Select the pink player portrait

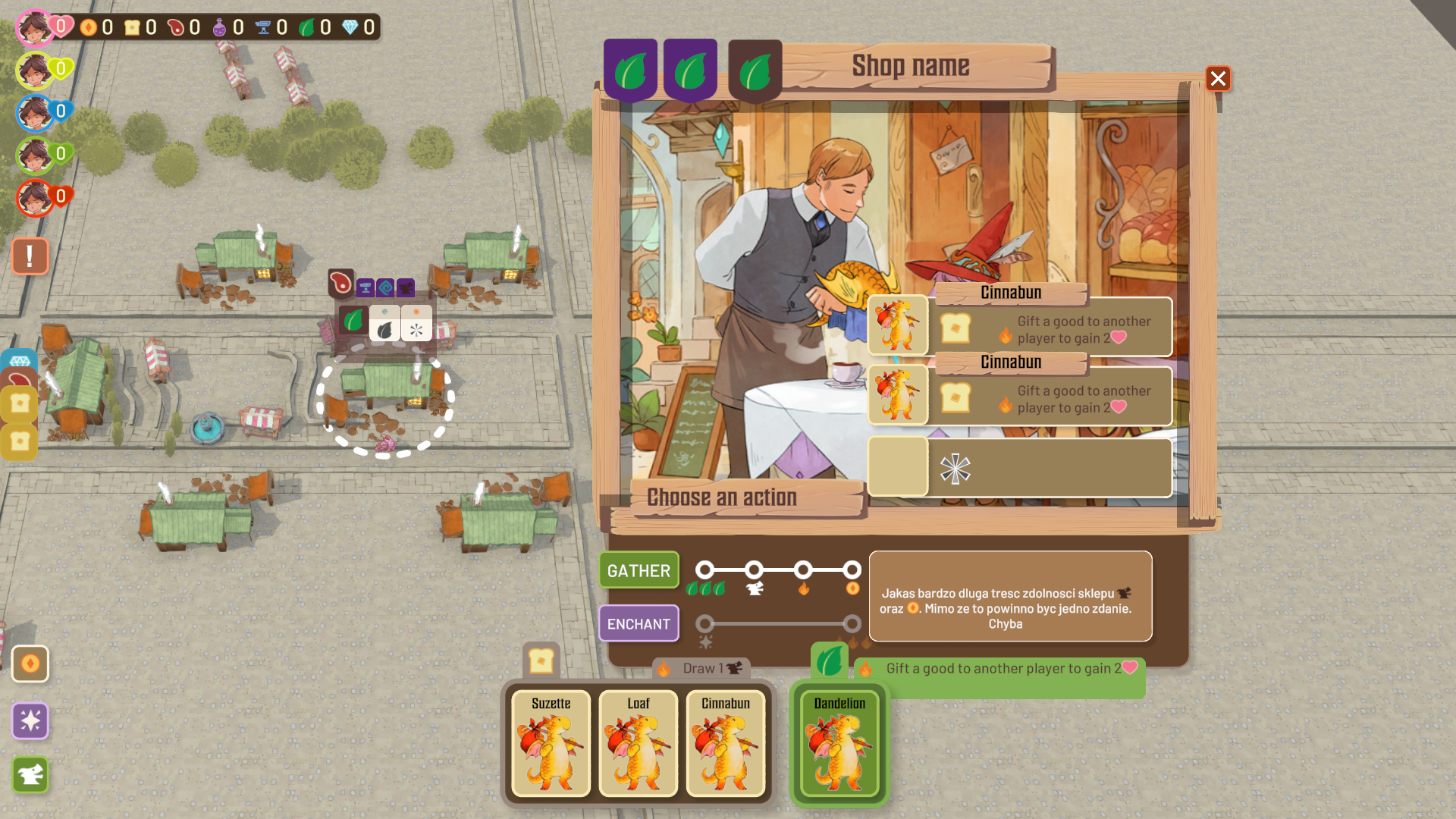click(x=34, y=28)
